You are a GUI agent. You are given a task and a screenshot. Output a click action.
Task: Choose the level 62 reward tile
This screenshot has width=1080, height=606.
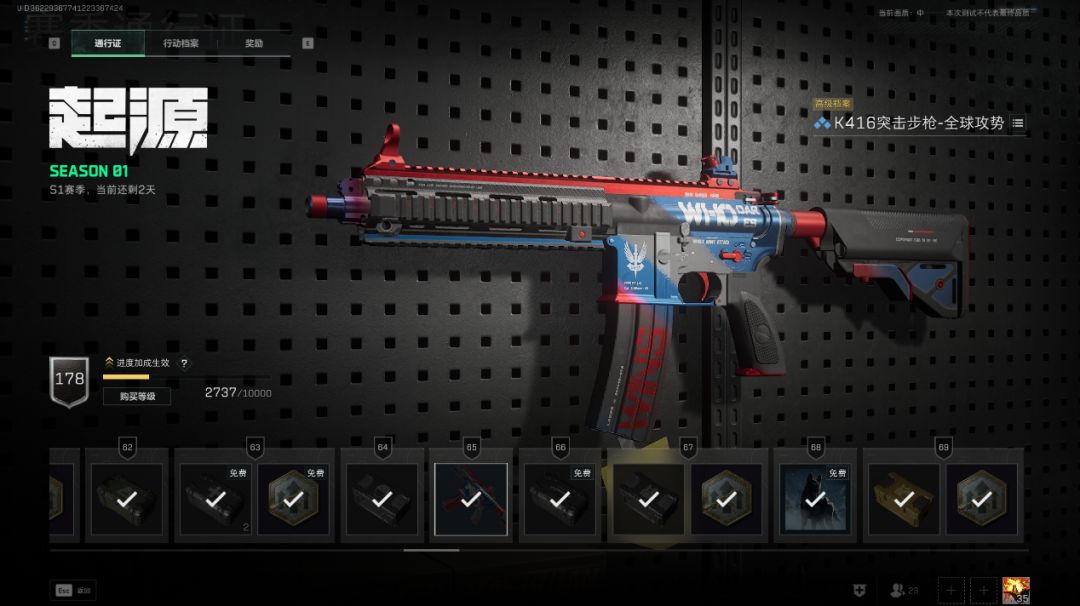127,499
